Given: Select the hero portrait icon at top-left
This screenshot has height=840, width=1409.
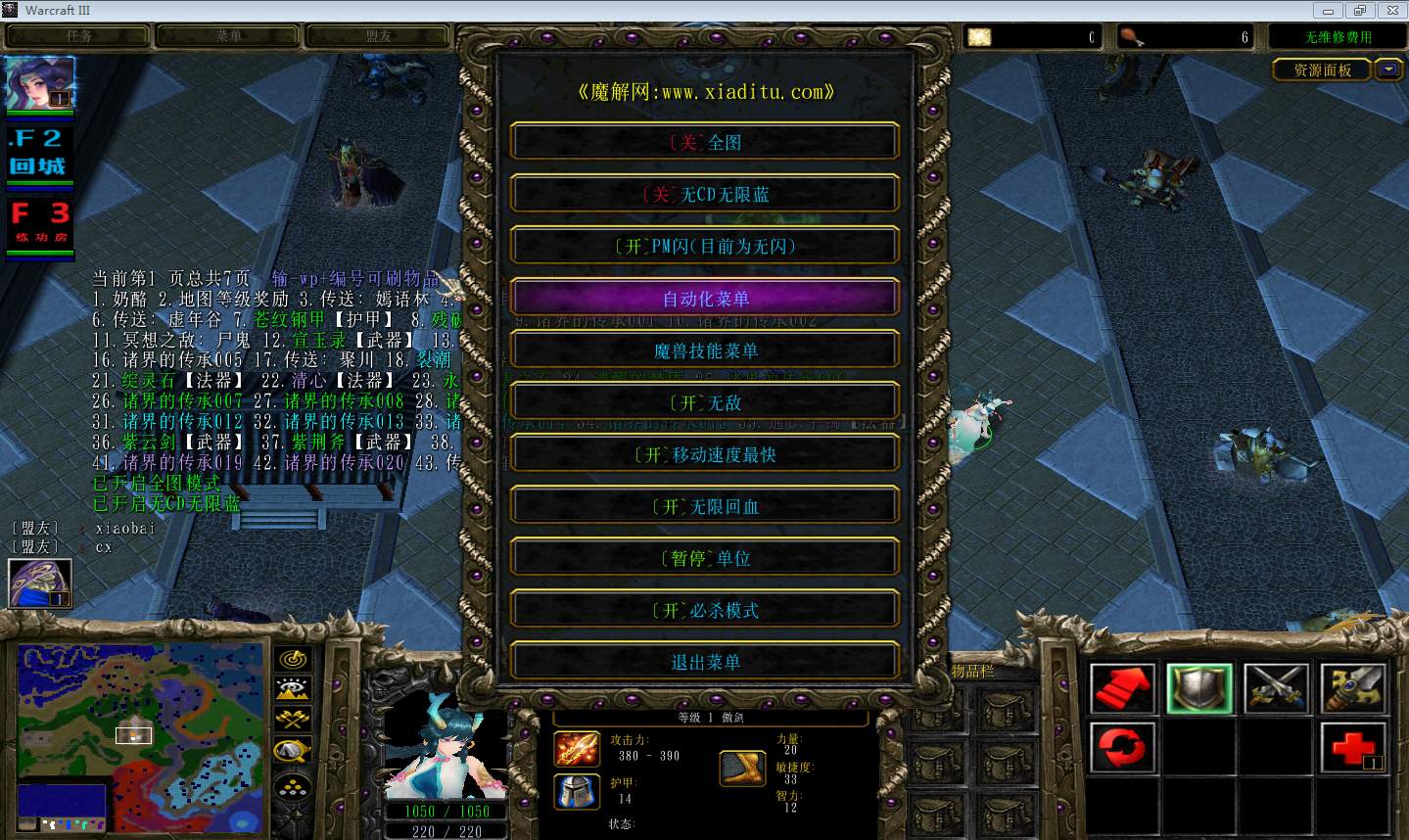Looking at the screenshot, I should point(40,83).
